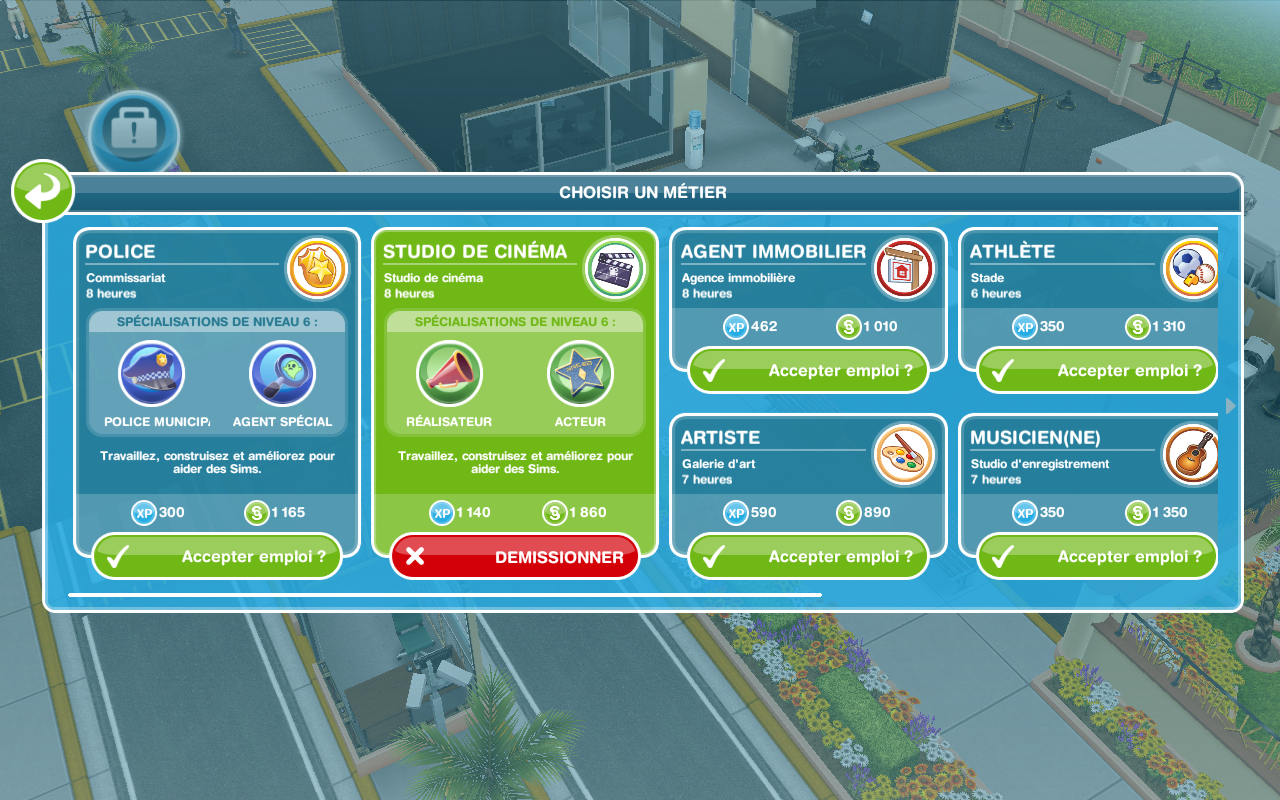The image size is (1280, 800).
Task: Click the green back arrow button
Action: point(43,191)
